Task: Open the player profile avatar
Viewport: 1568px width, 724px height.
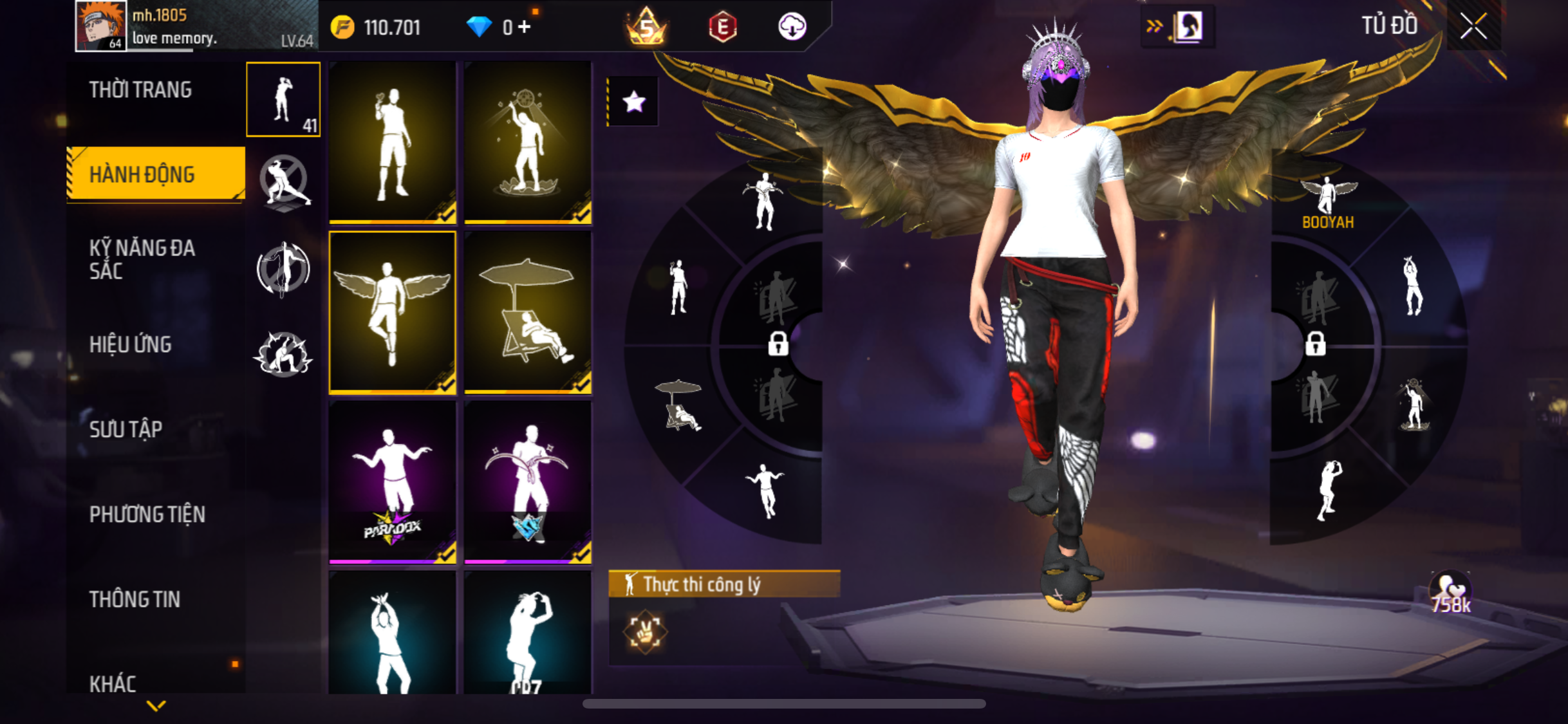Action: click(x=100, y=26)
